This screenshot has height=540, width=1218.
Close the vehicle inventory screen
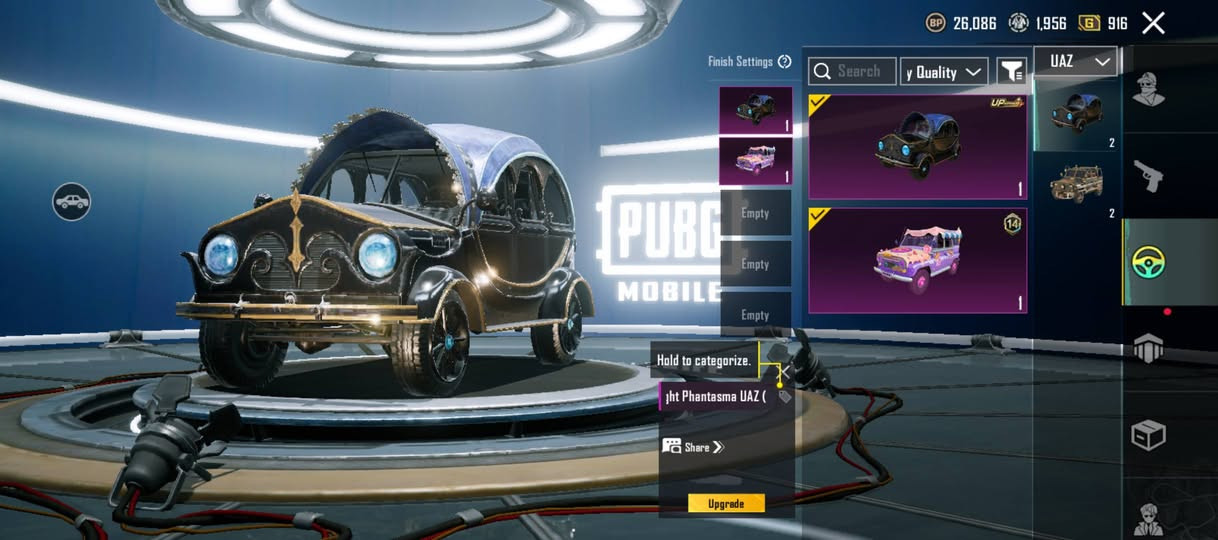(x=1153, y=23)
